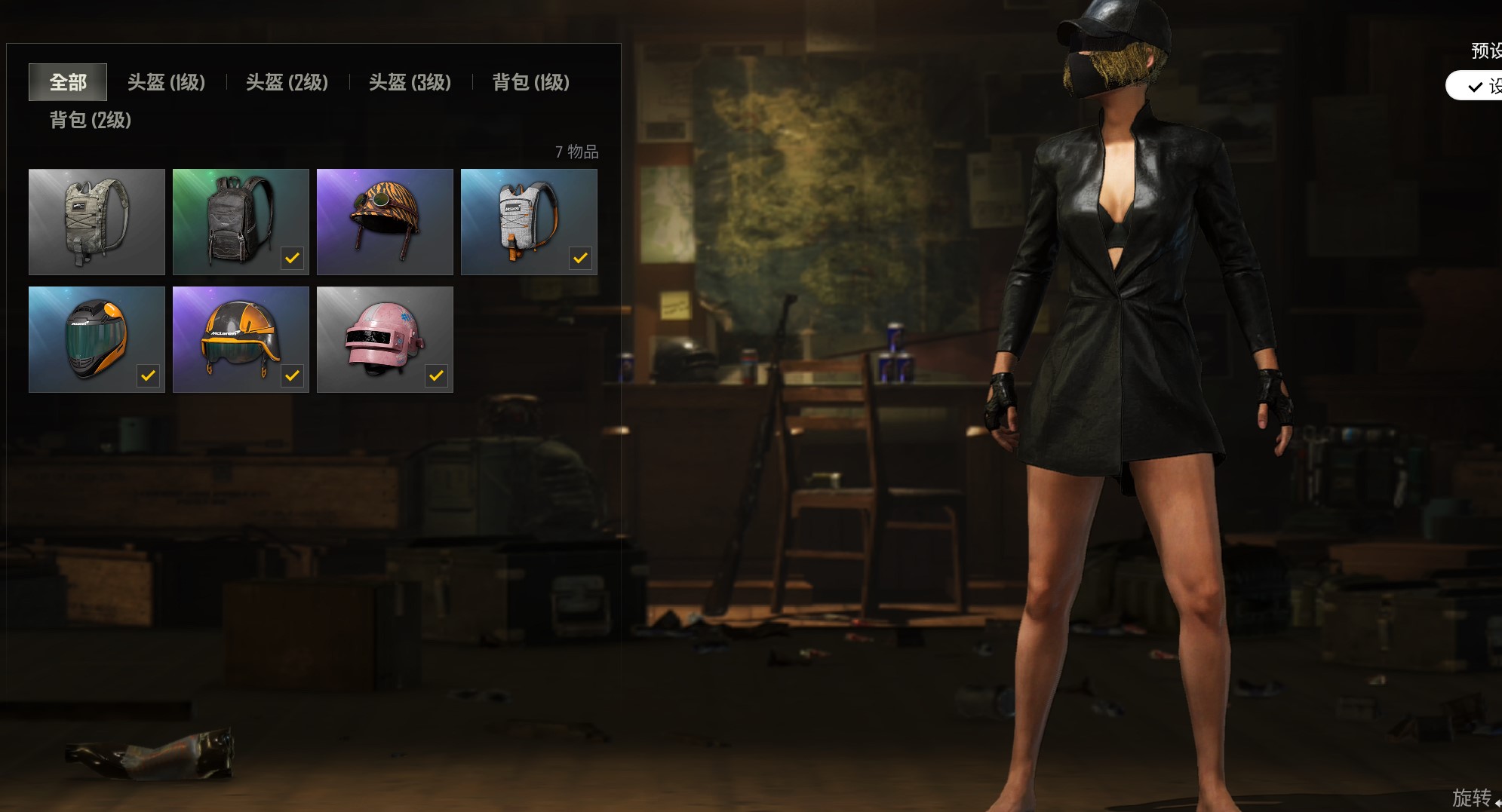The height and width of the screenshot is (812, 1502).
Task: Toggle the checkmark on the black McLaren helmet
Action: pos(148,375)
